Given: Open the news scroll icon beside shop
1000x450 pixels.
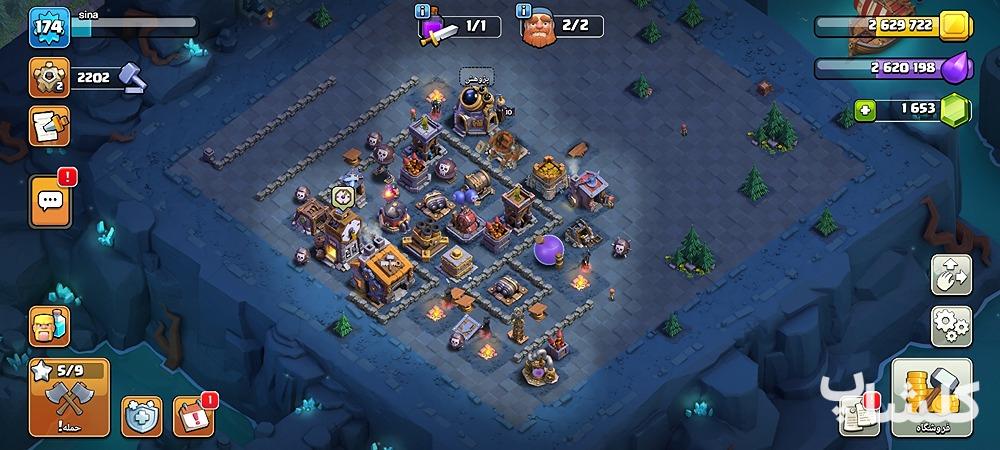Looking at the screenshot, I should 859,414.
